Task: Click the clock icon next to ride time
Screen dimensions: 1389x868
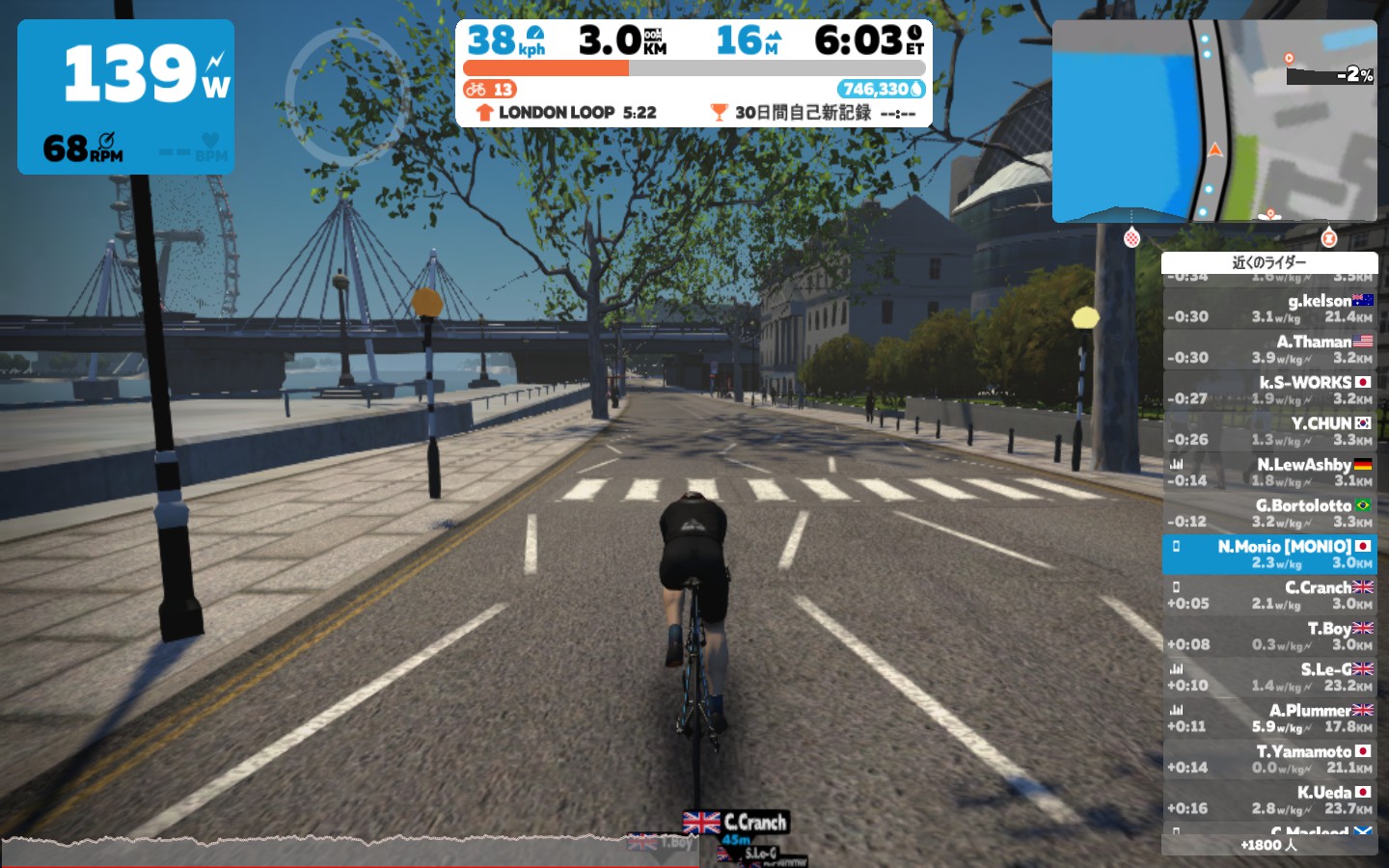Action: (x=914, y=34)
